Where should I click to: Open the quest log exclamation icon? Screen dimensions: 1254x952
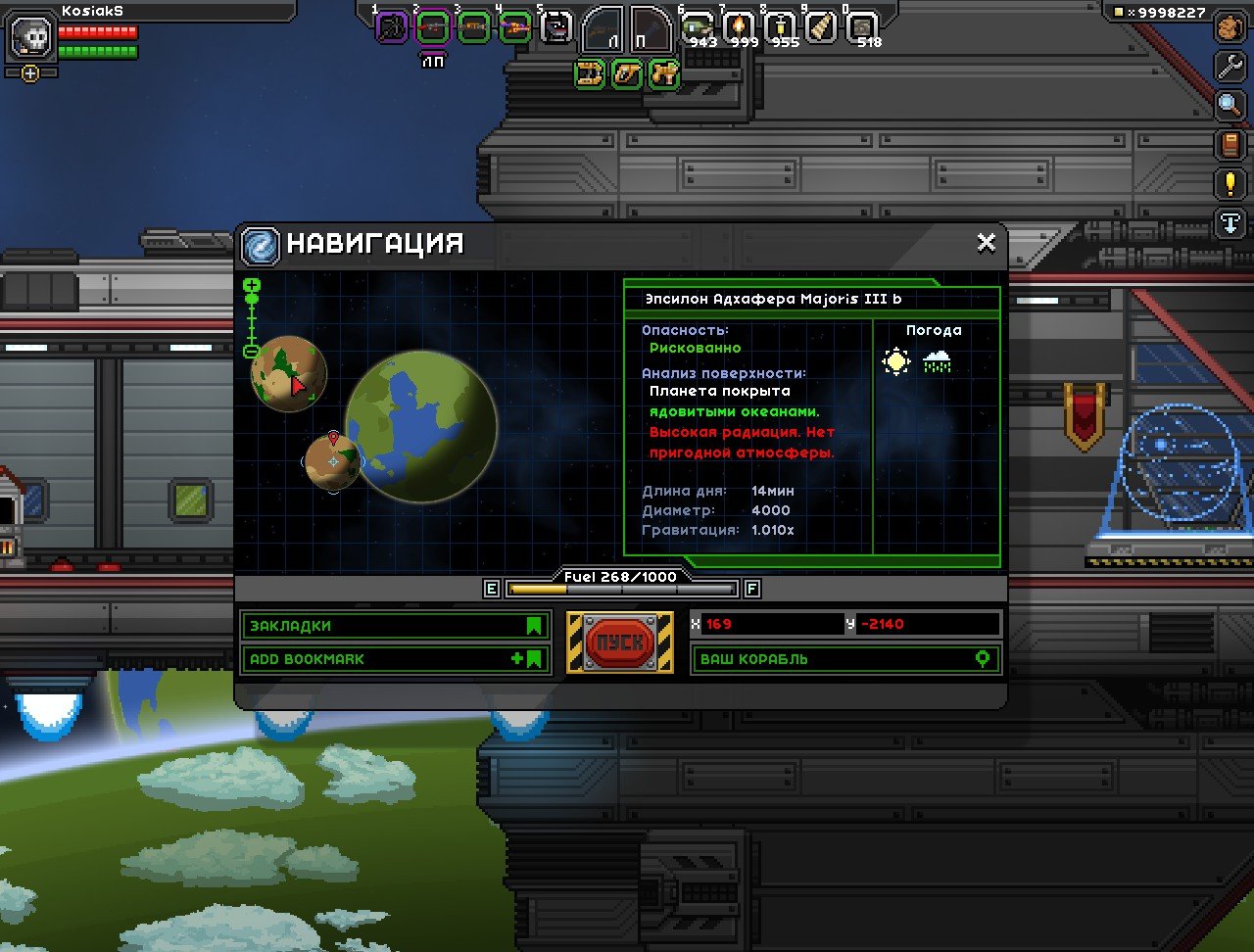click(1230, 183)
